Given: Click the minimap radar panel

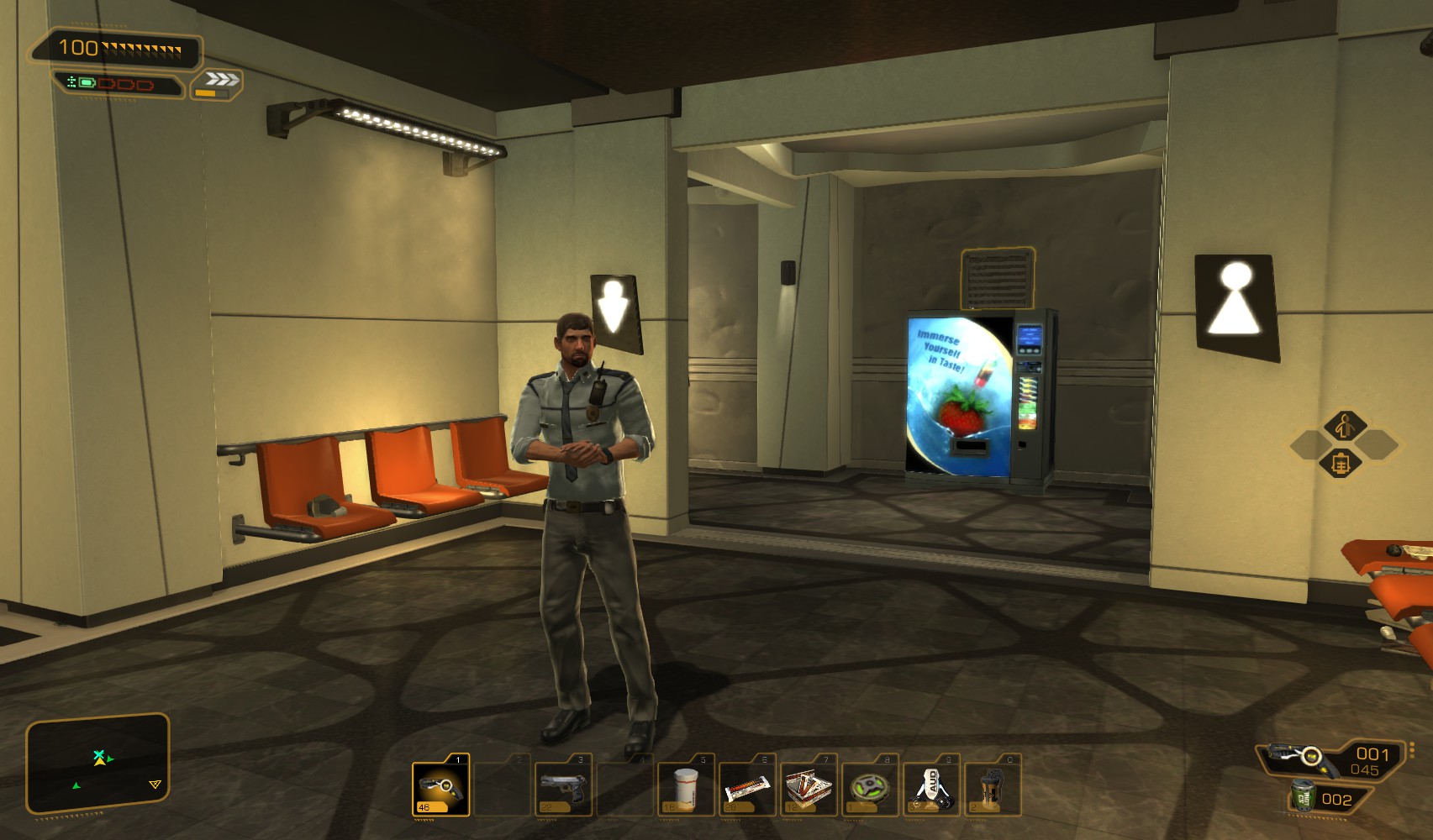Looking at the screenshot, I should pyautogui.click(x=97, y=764).
